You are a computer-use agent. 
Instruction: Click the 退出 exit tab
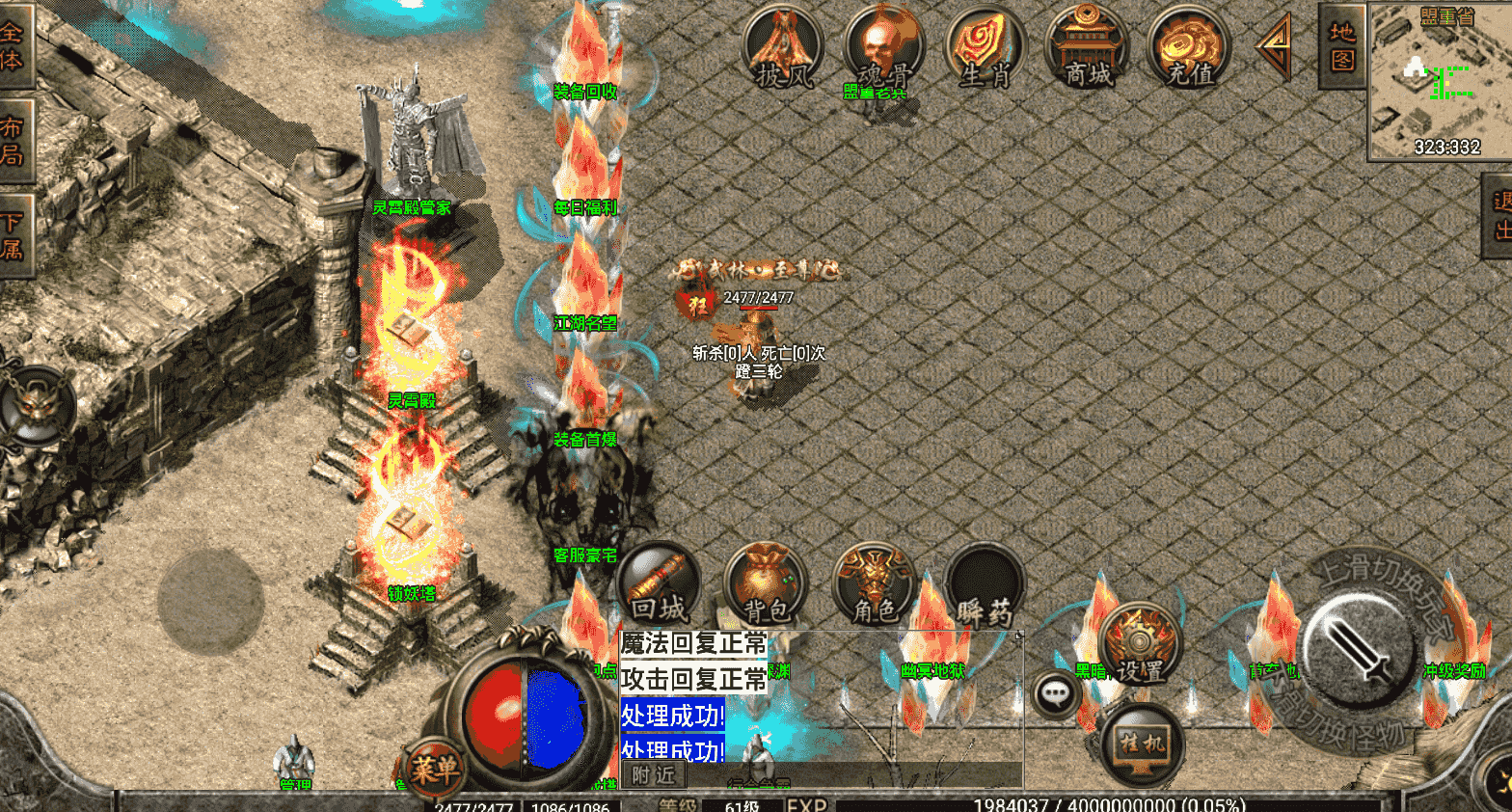1499,216
